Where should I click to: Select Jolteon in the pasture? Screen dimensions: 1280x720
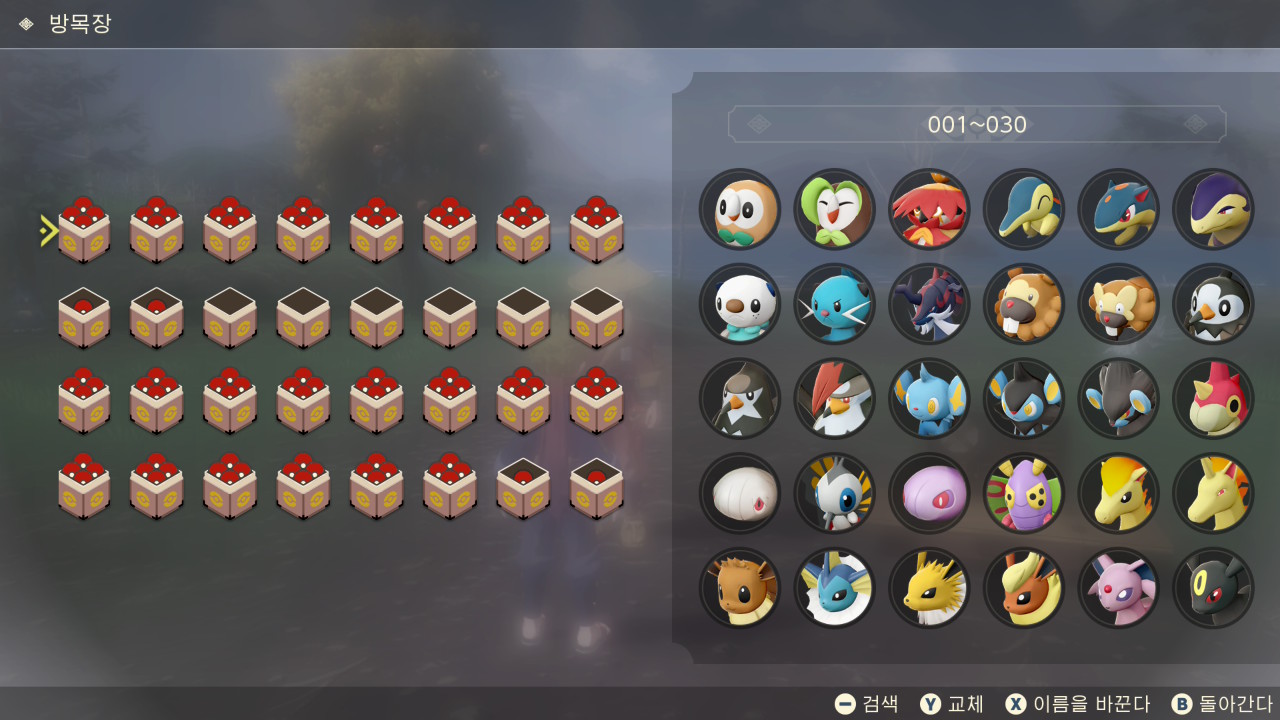click(x=929, y=588)
